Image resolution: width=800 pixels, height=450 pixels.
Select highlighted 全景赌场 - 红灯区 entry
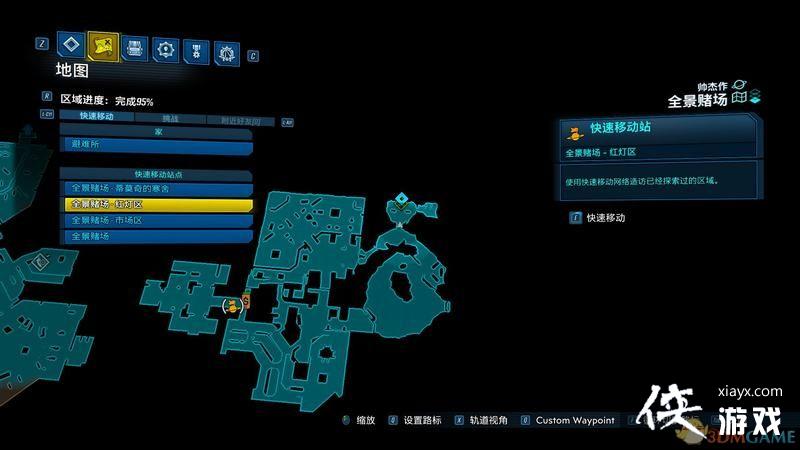(155, 204)
